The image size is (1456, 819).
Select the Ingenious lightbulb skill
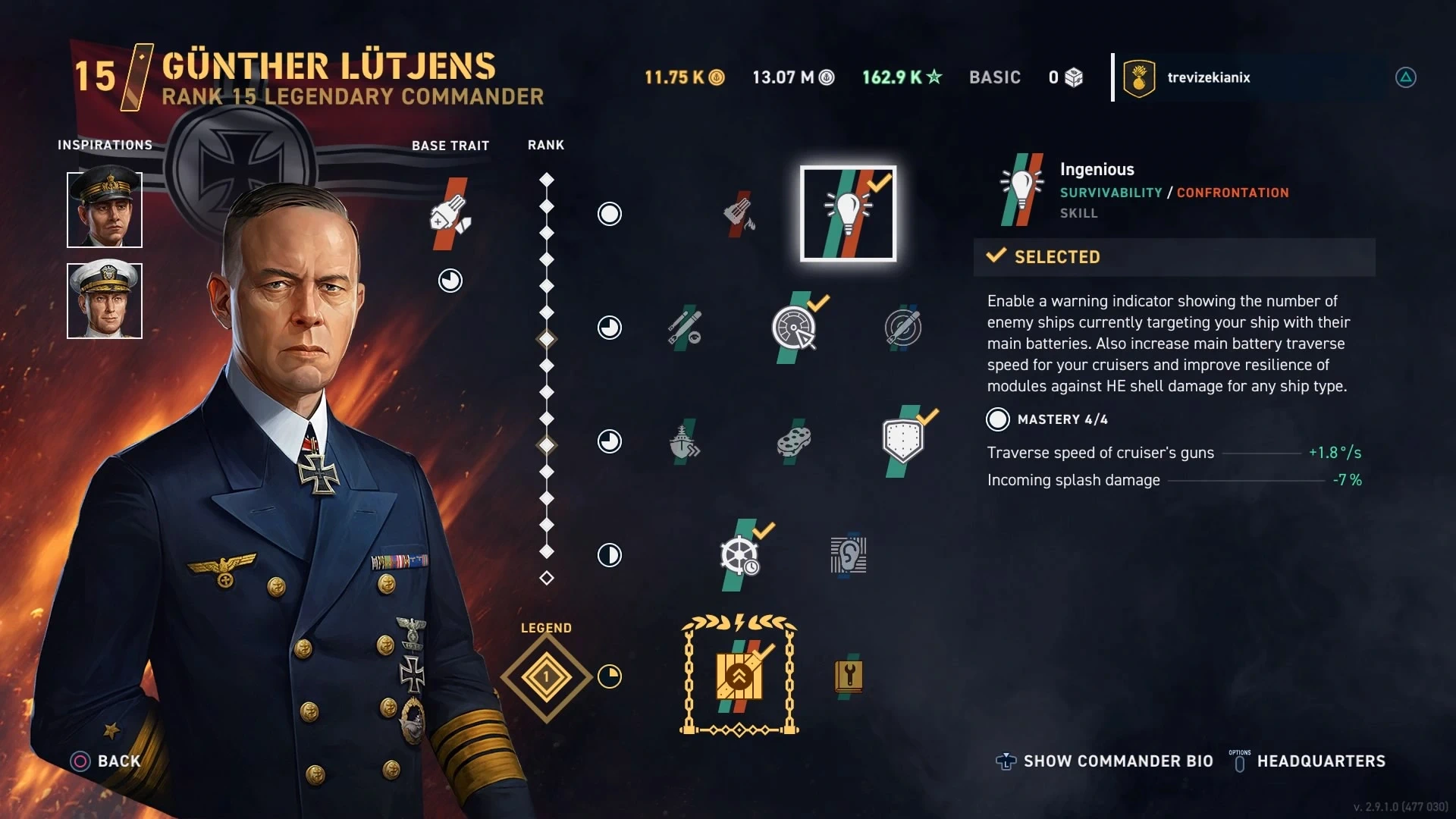point(848,214)
